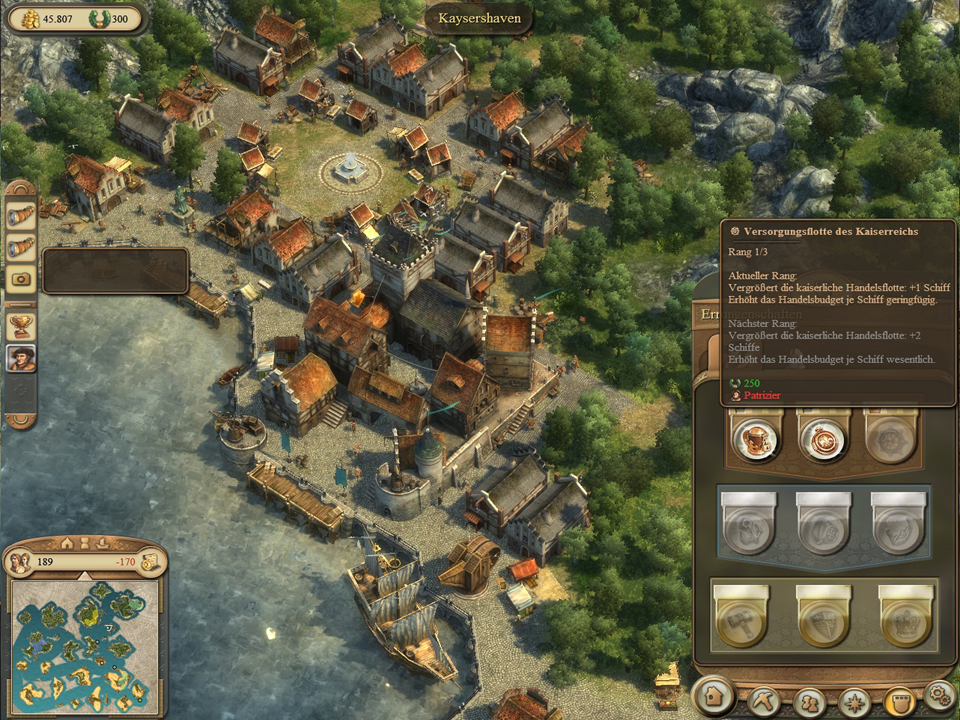Viewport: 960px width, 720px height.
Task: Choose the bronze medallion attainment
Action: coord(823,438)
